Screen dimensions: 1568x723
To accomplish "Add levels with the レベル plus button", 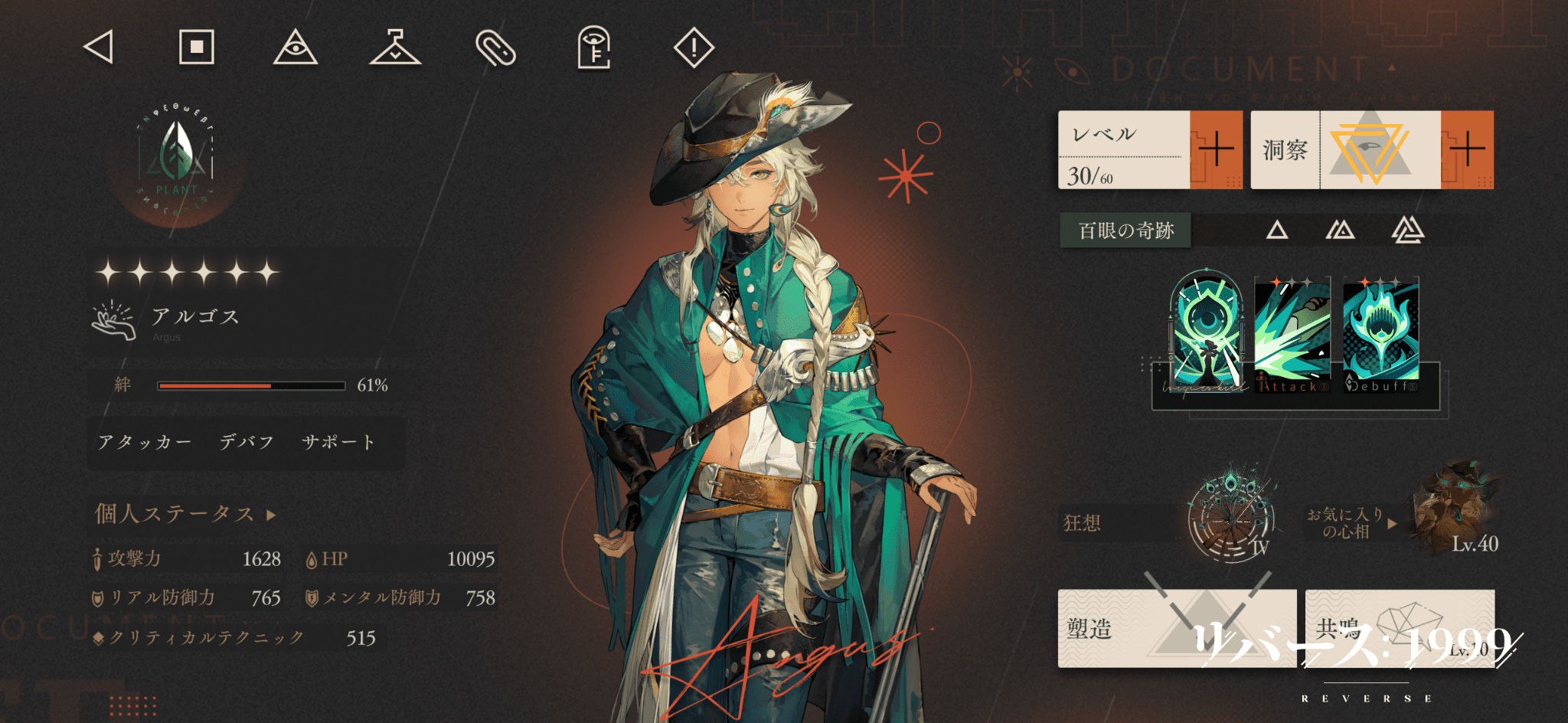I will [x=1216, y=150].
